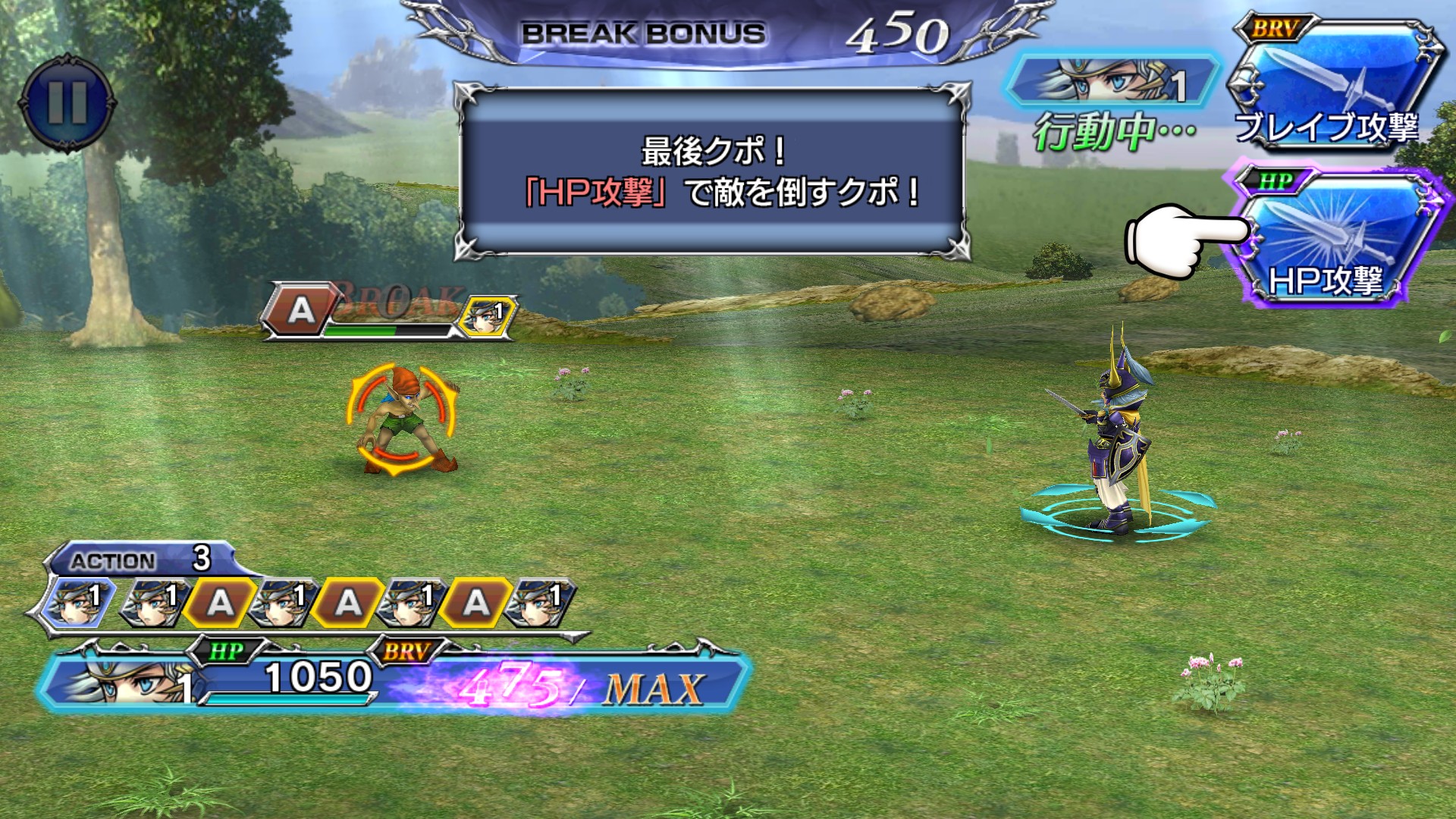Tap the tutorial message box to continue
This screenshot has height=819, width=1456.
(x=712, y=172)
